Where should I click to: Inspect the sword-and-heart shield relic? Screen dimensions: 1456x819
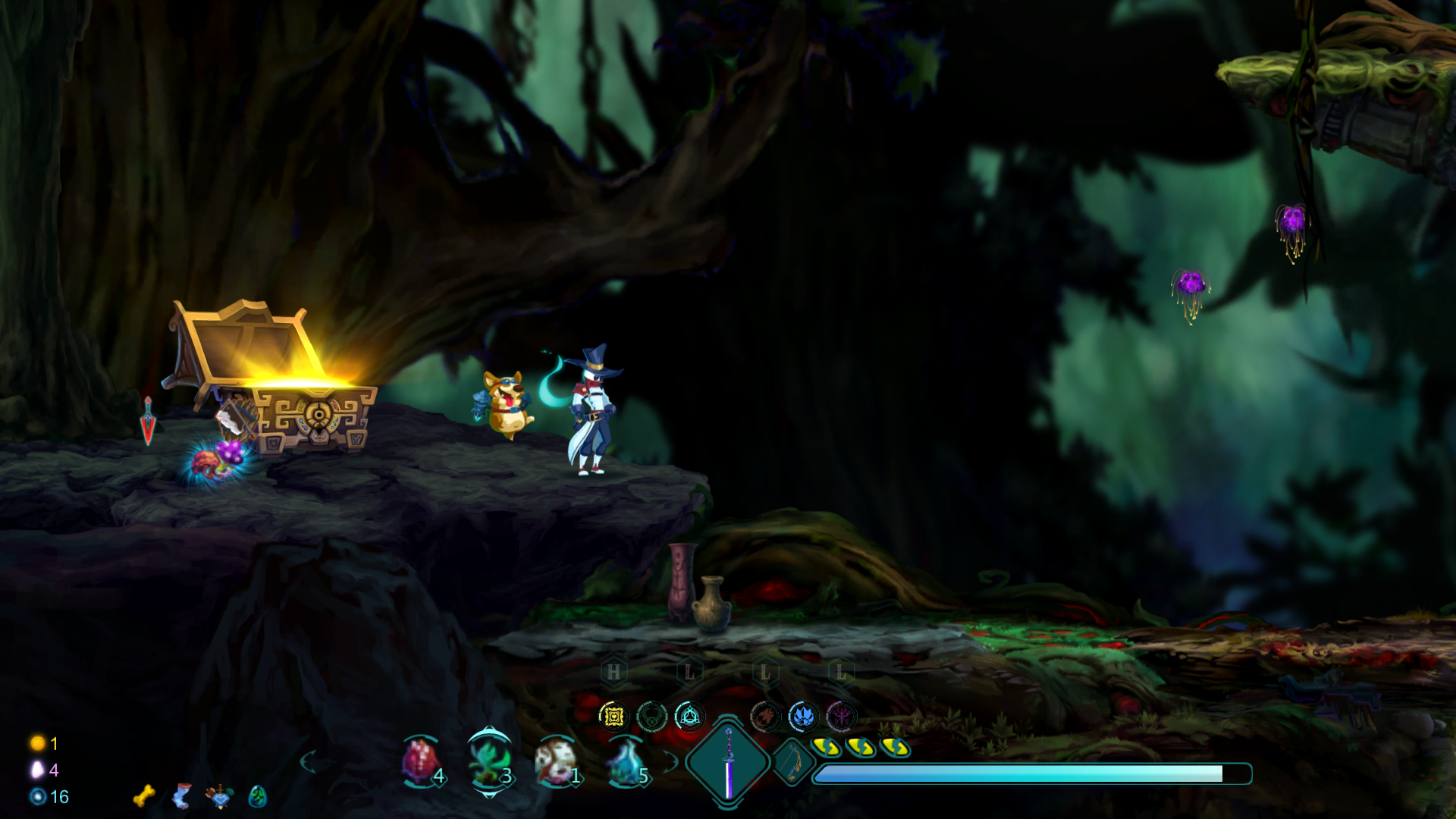[220, 795]
